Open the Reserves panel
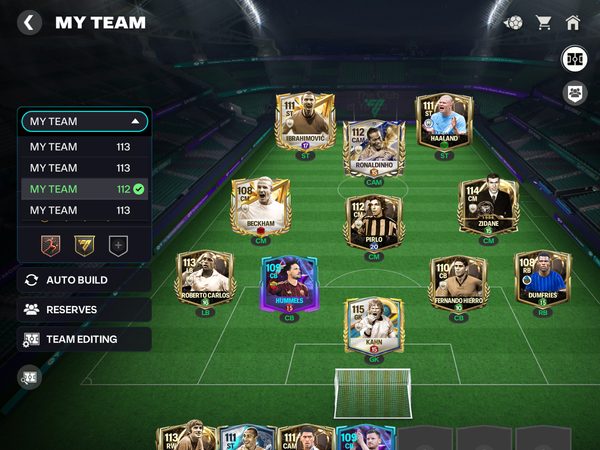The image size is (600, 450). point(84,310)
